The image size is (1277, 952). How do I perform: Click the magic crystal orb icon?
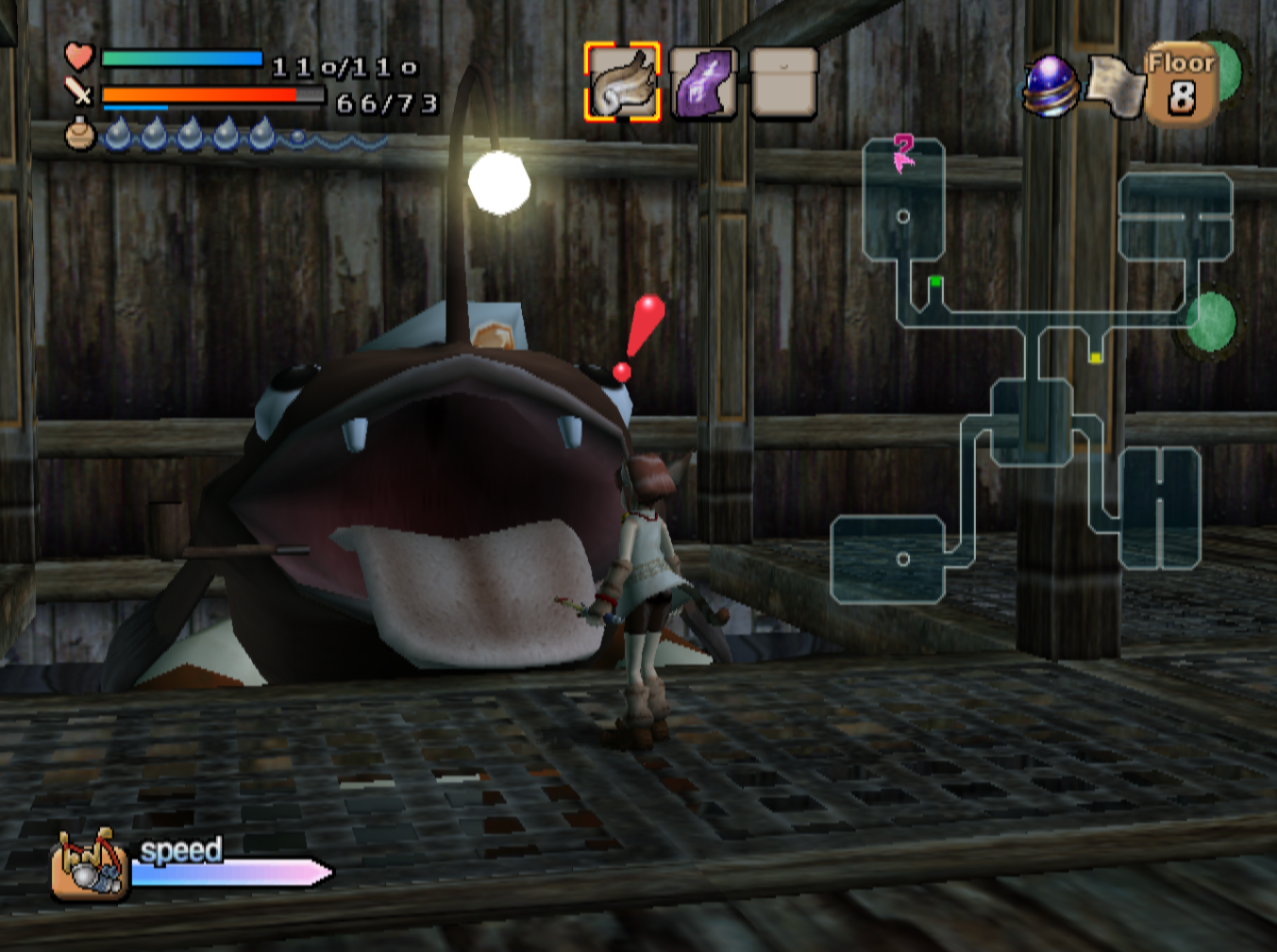pos(1050,86)
